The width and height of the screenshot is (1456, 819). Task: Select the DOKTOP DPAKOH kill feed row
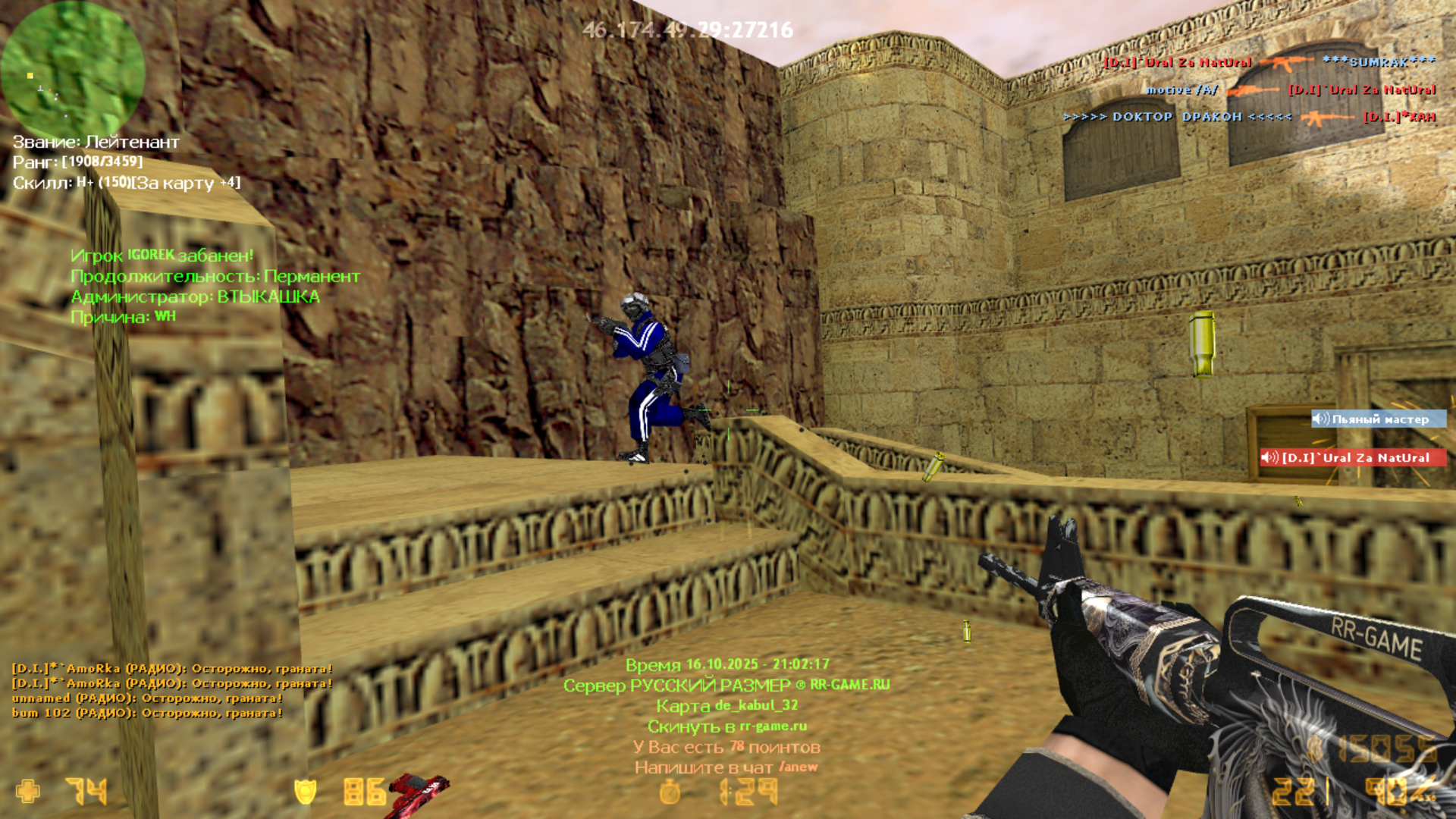(1248, 117)
